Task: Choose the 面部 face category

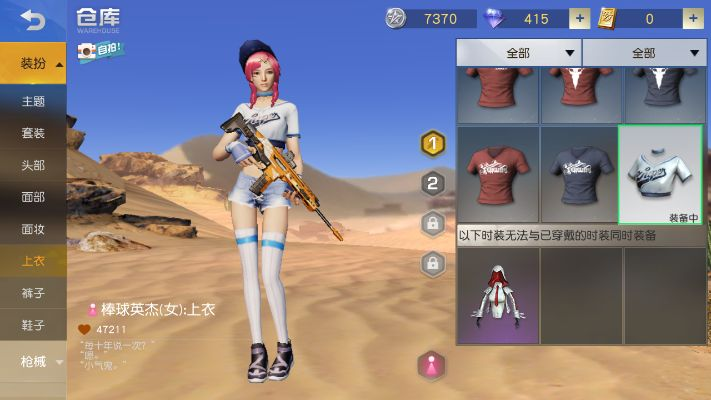Action: 33,197
